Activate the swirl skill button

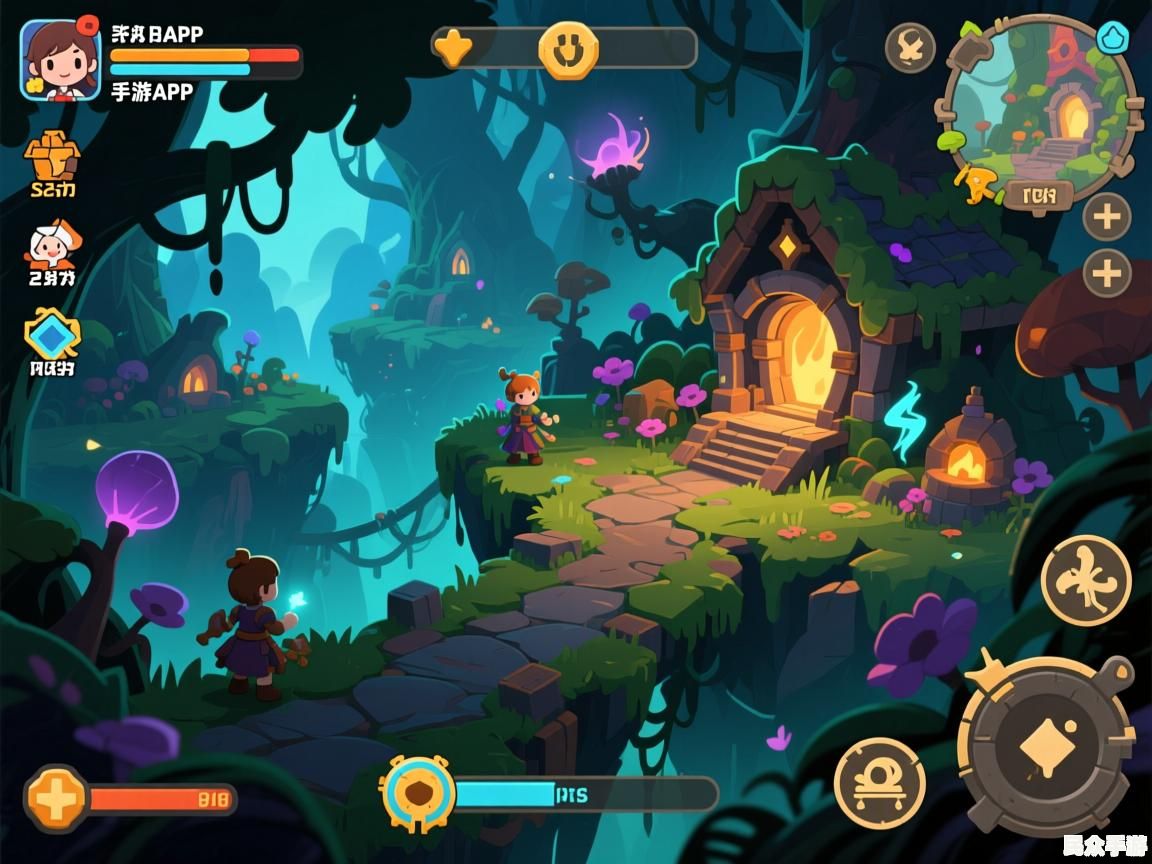1086,580
